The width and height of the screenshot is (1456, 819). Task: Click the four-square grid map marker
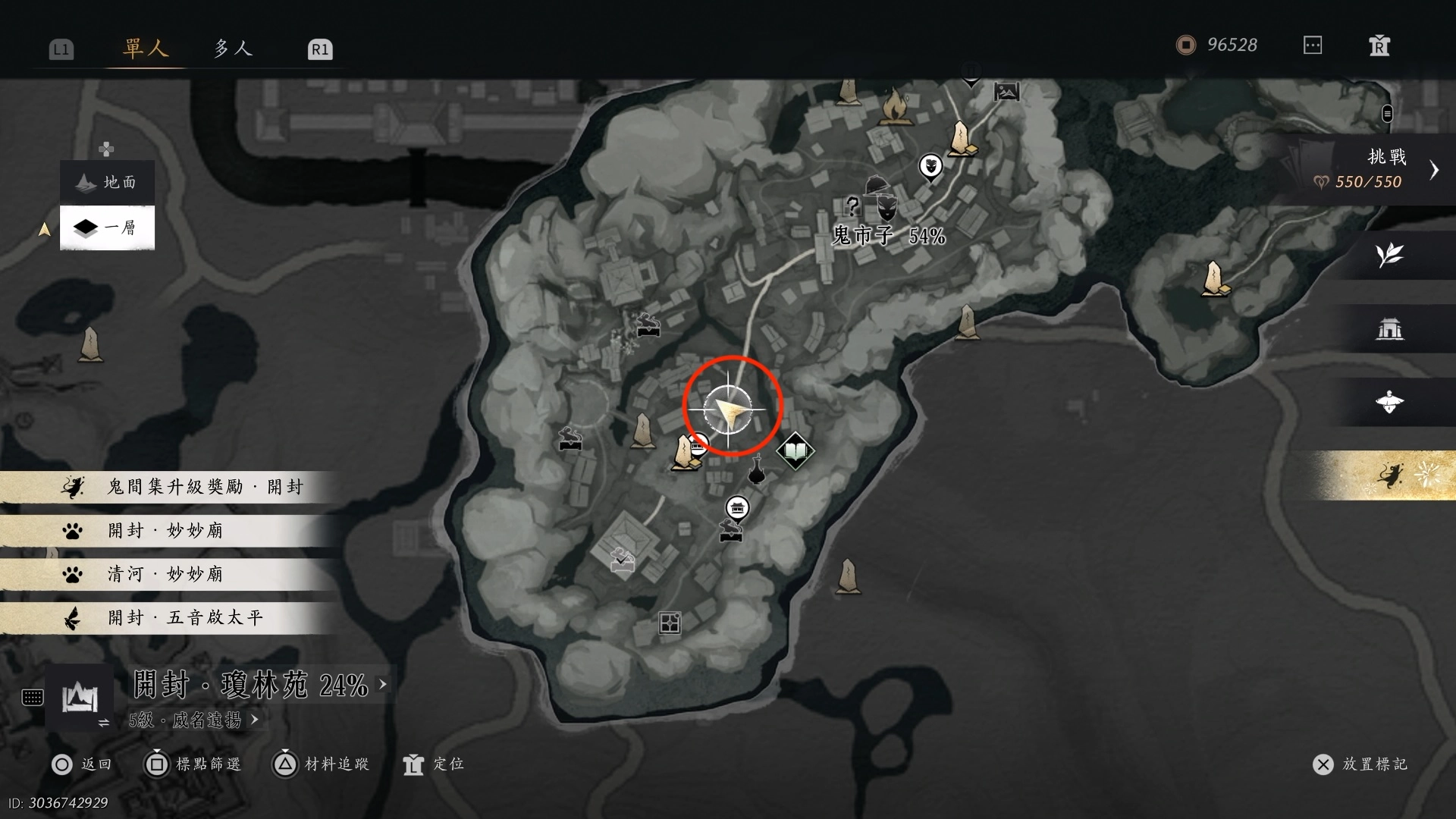pyautogui.click(x=670, y=623)
